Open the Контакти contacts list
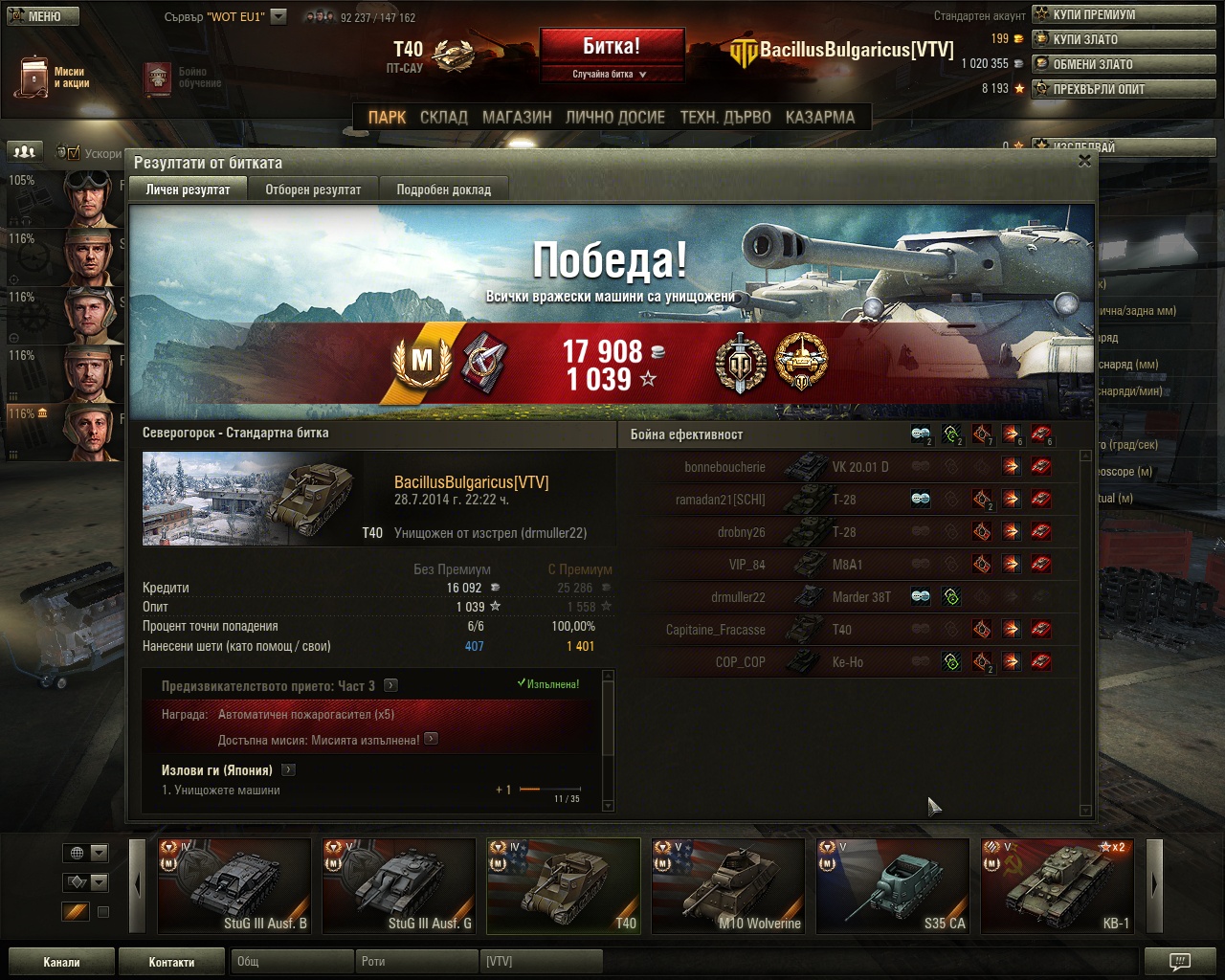This screenshot has width=1225, height=980. tap(171, 962)
